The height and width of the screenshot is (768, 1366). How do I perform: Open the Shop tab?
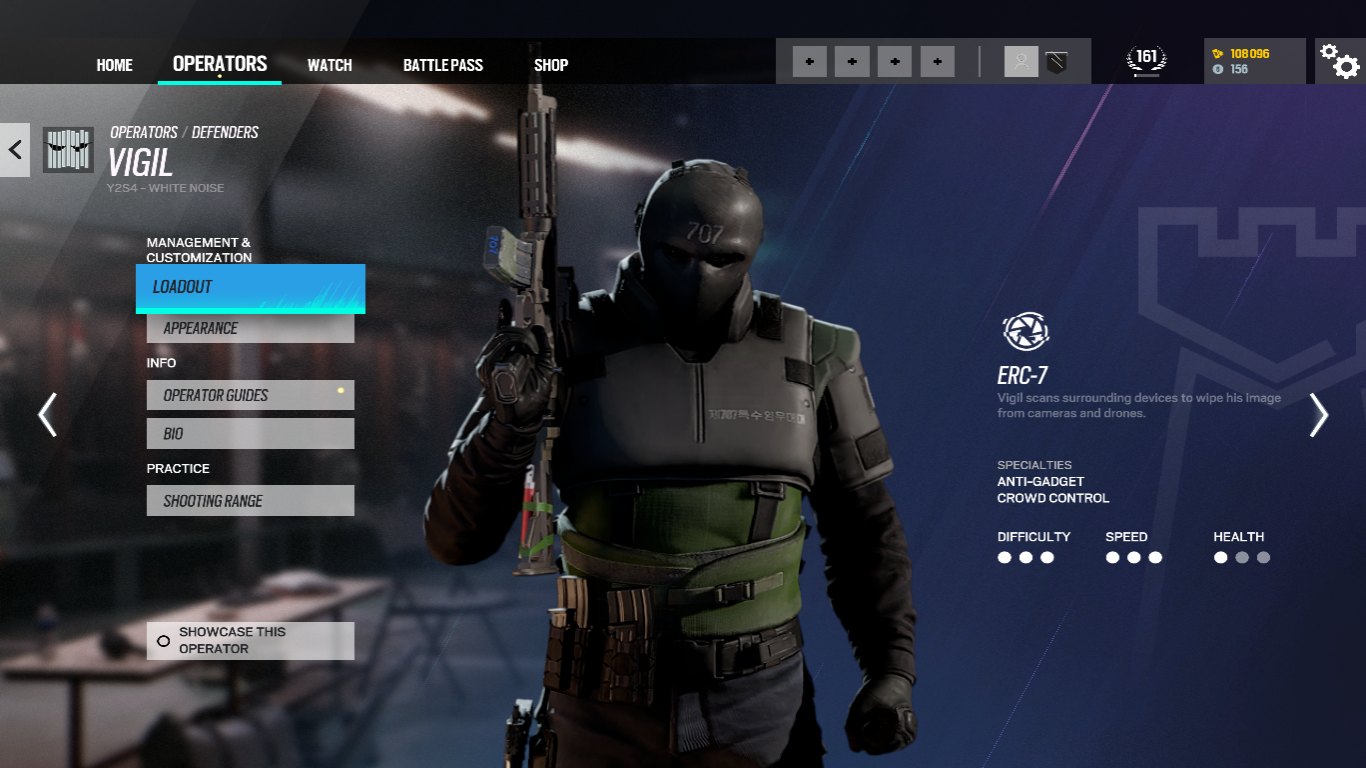[x=550, y=65]
